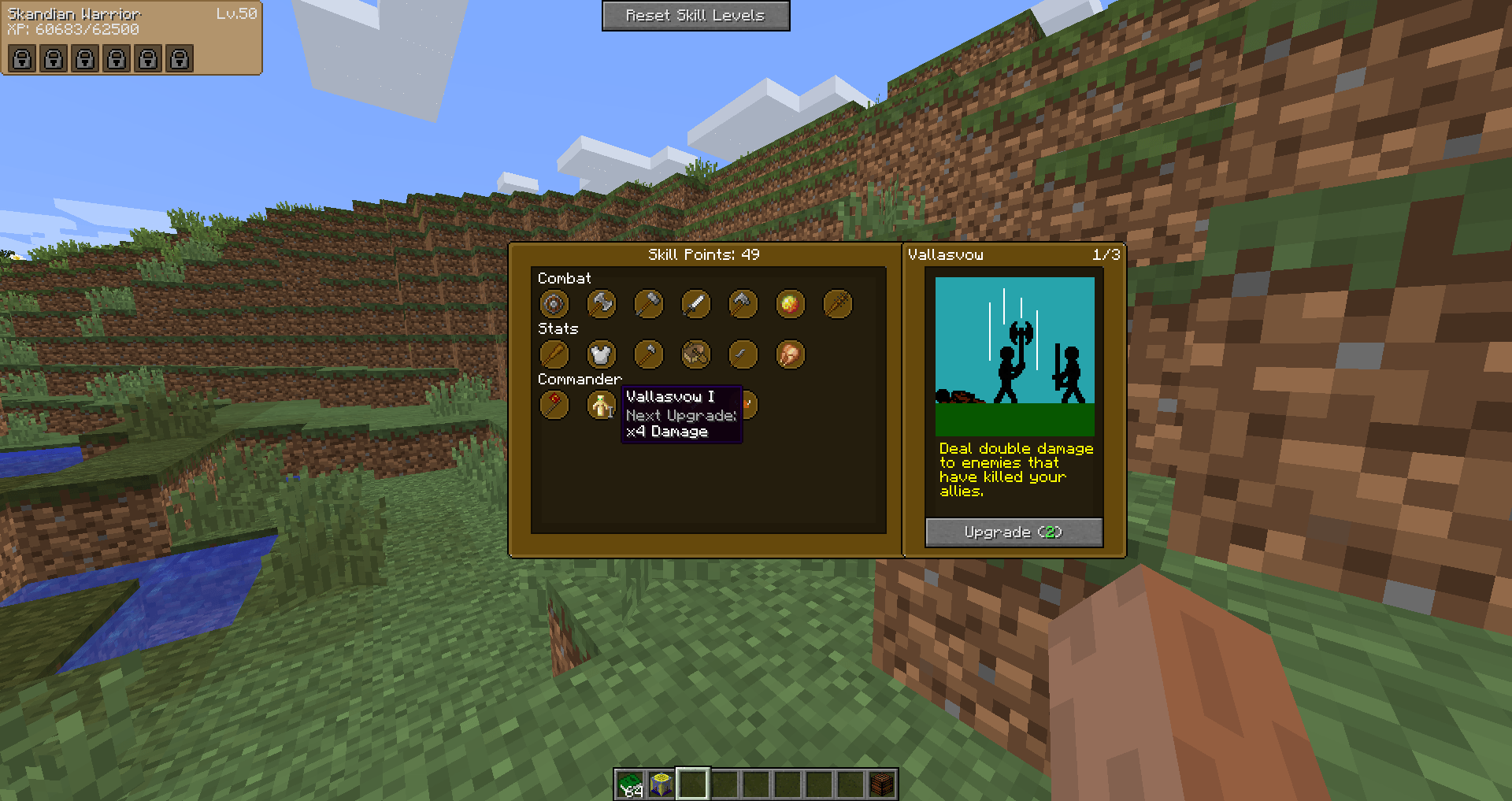Open the chestplate armor skill in Stats
Image resolution: width=1512 pixels, height=801 pixels.
click(x=601, y=354)
